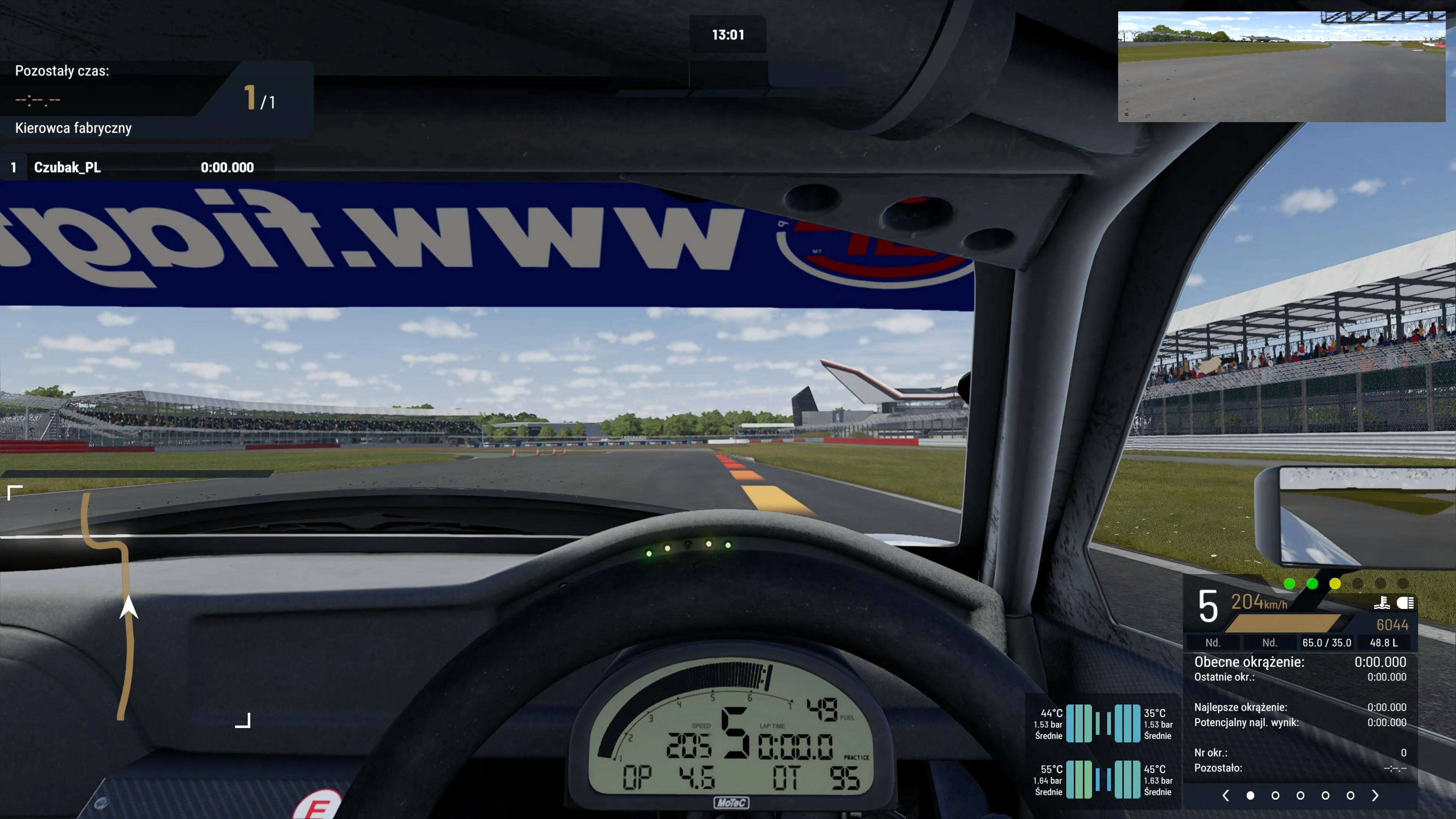The height and width of the screenshot is (819, 1456).
Task: Click the left chevron on the dashboard widget
Action: pos(1226,795)
